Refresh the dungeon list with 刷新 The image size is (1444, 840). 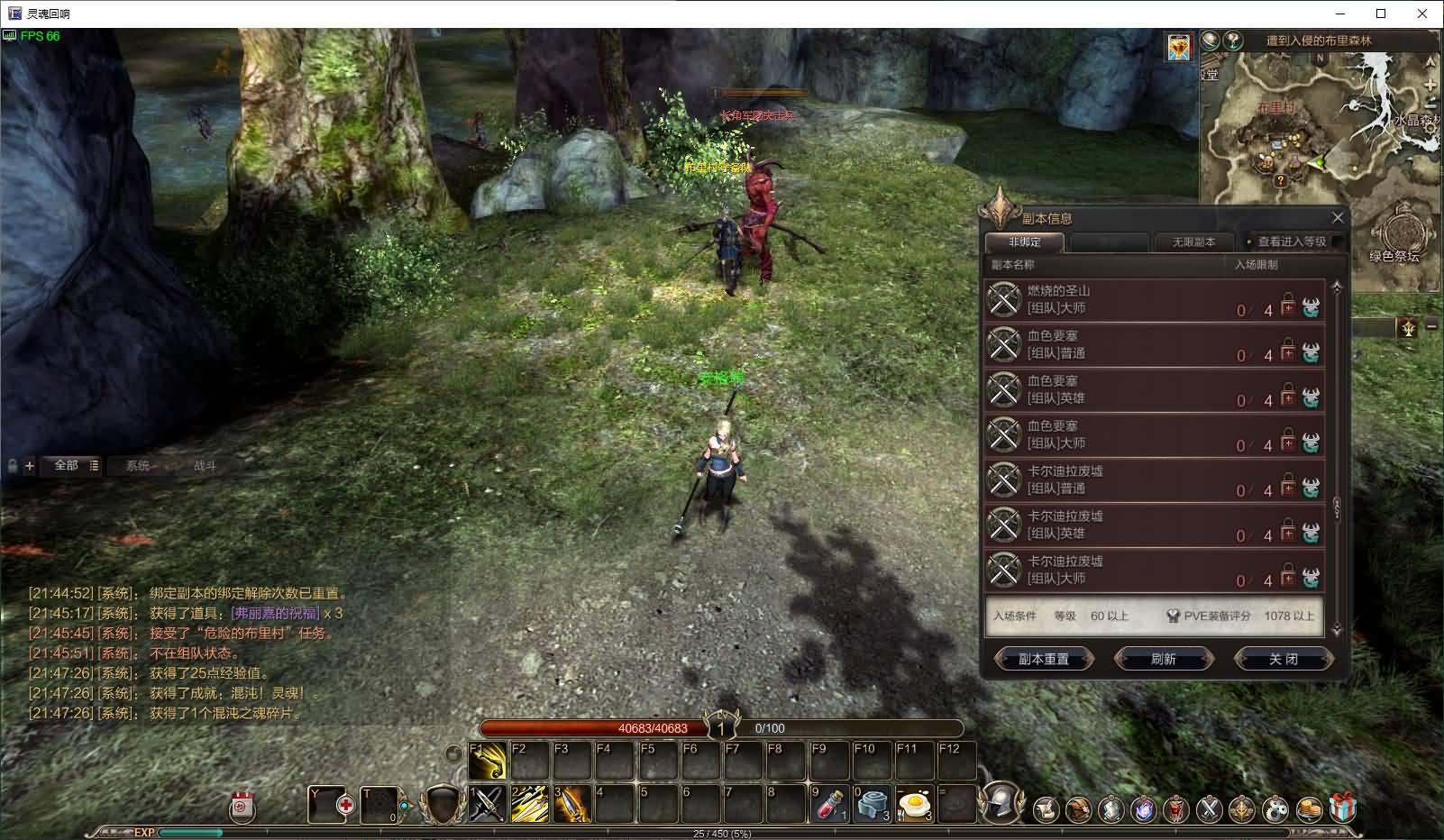pos(1164,659)
